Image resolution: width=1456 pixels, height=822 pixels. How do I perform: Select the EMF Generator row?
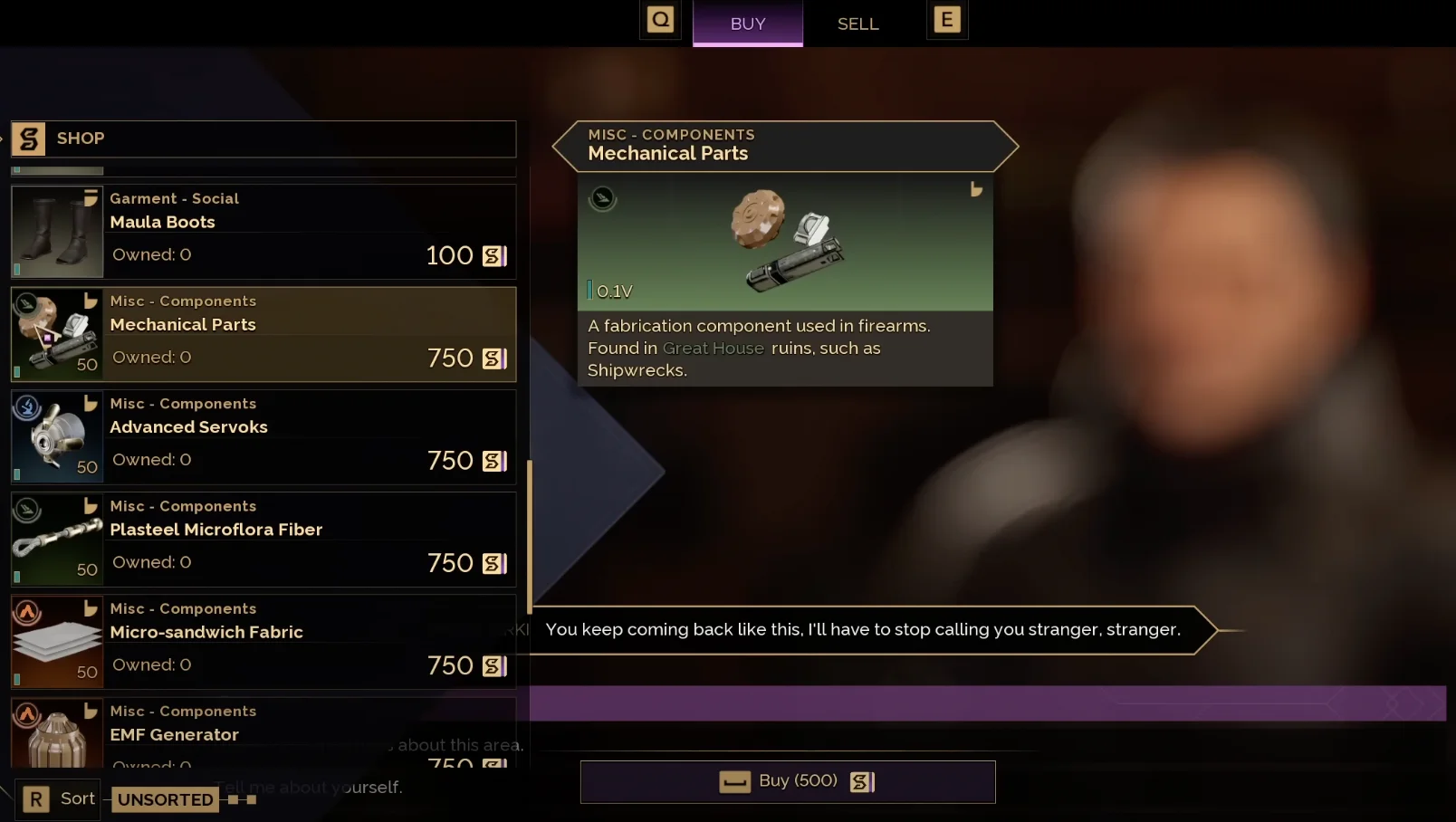[x=263, y=731]
